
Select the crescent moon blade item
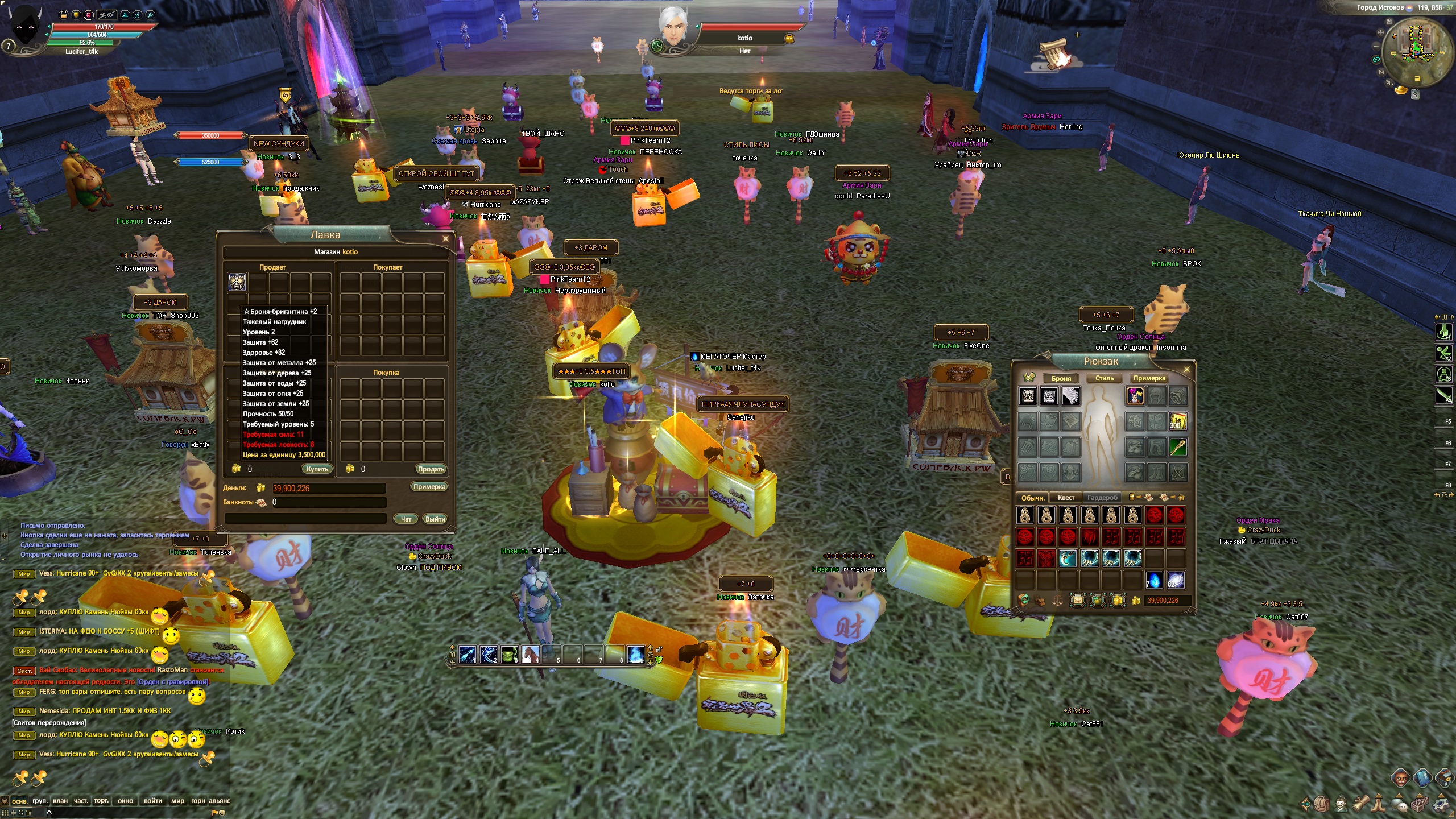[1068, 559]
